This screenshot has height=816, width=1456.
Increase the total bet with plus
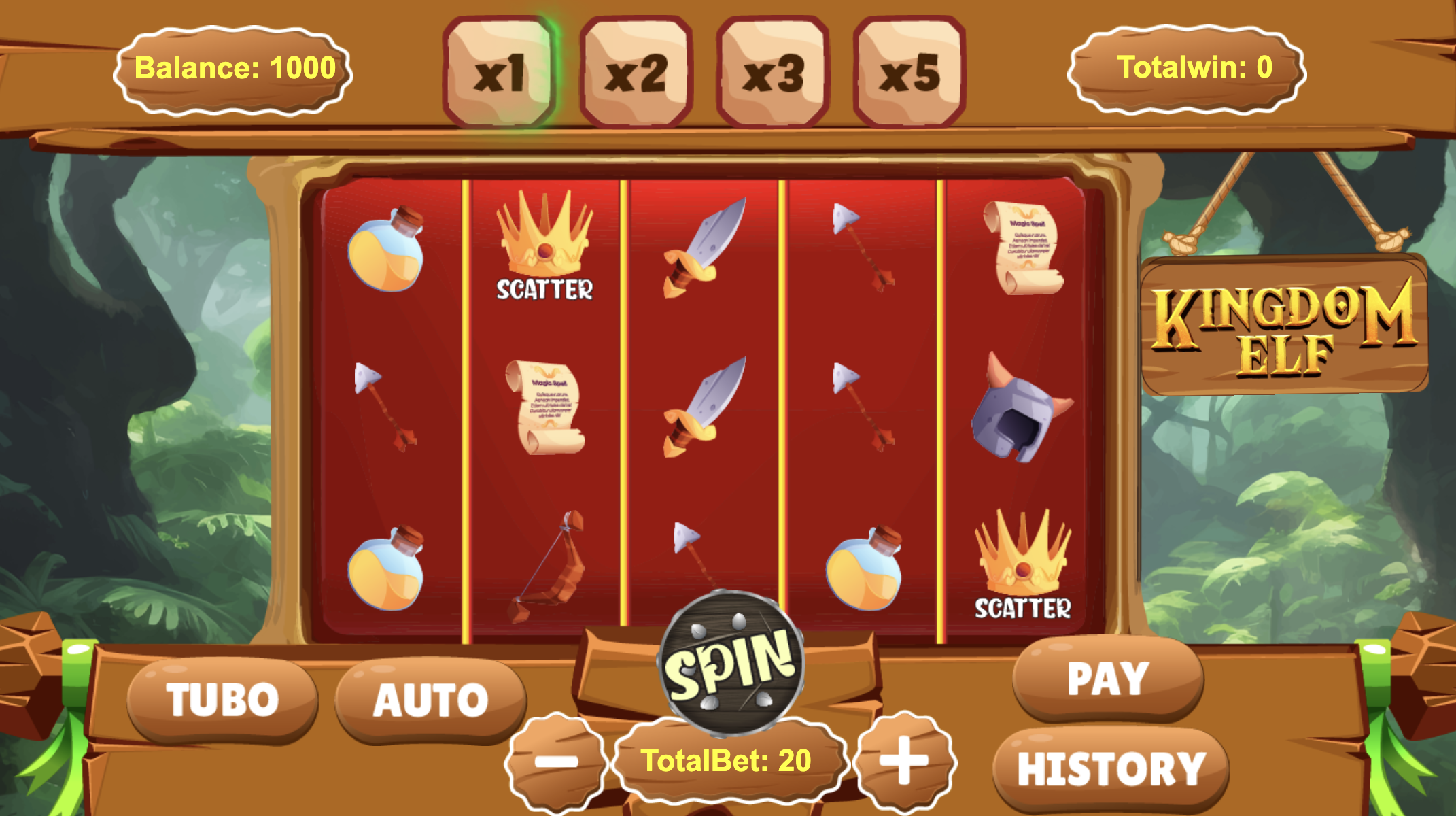click(x=904, y=760)
